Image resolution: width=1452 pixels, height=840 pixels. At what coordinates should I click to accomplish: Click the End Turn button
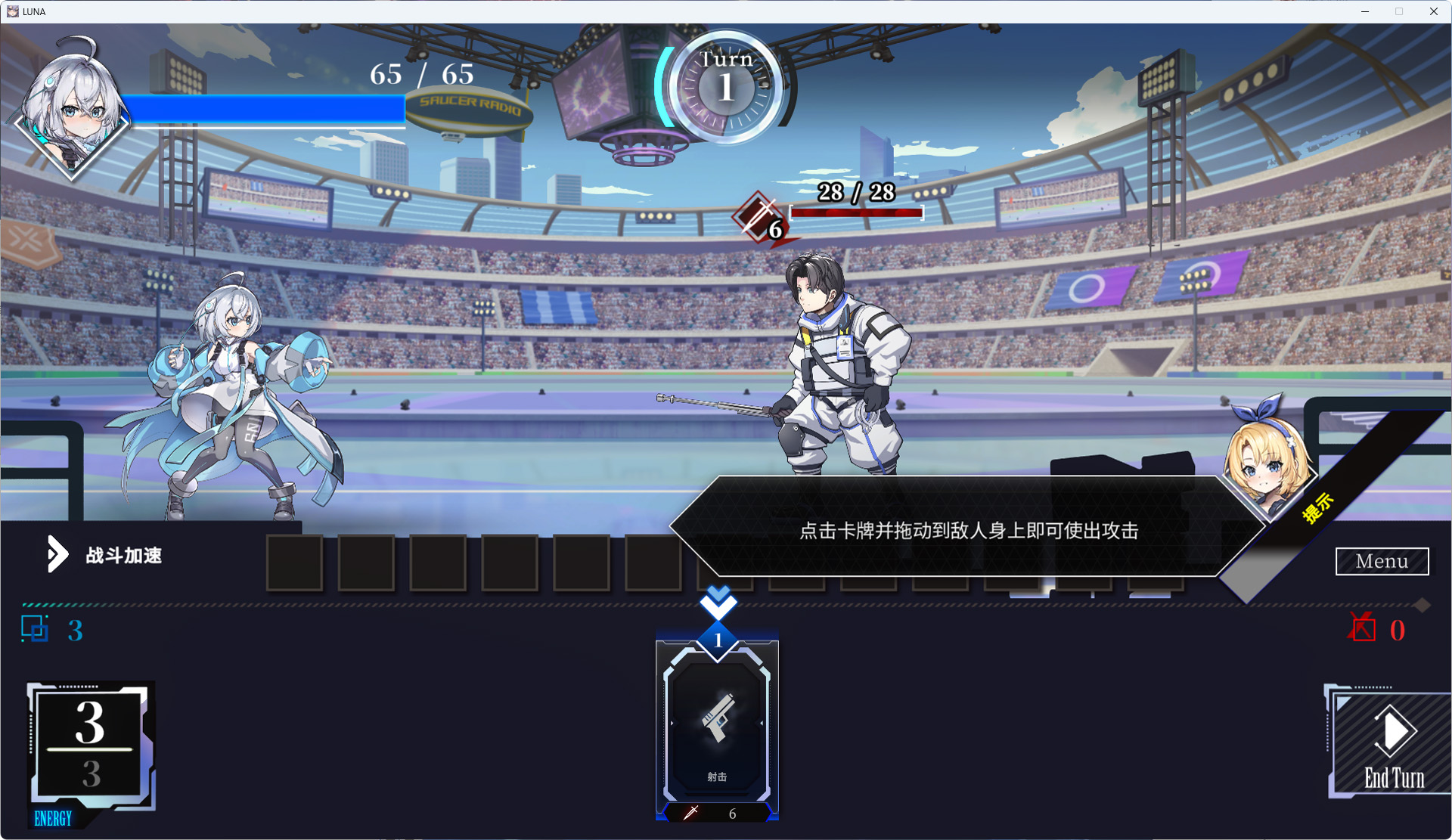coord(1391,745)
